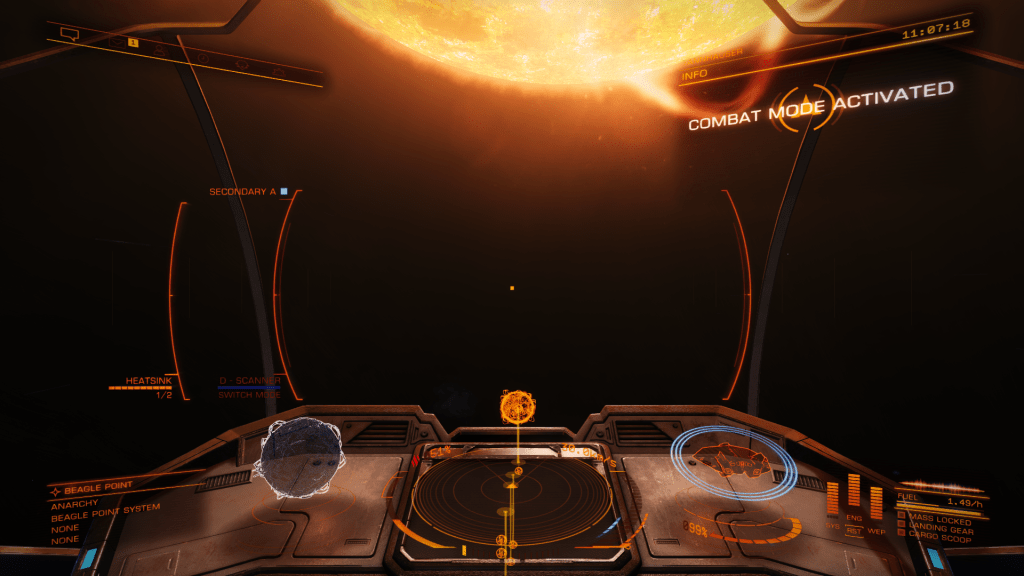Viewport: 1024px width, 576px height.
Task: Click the D-Scanner Switch Mode label
Action: pos(249,395)
